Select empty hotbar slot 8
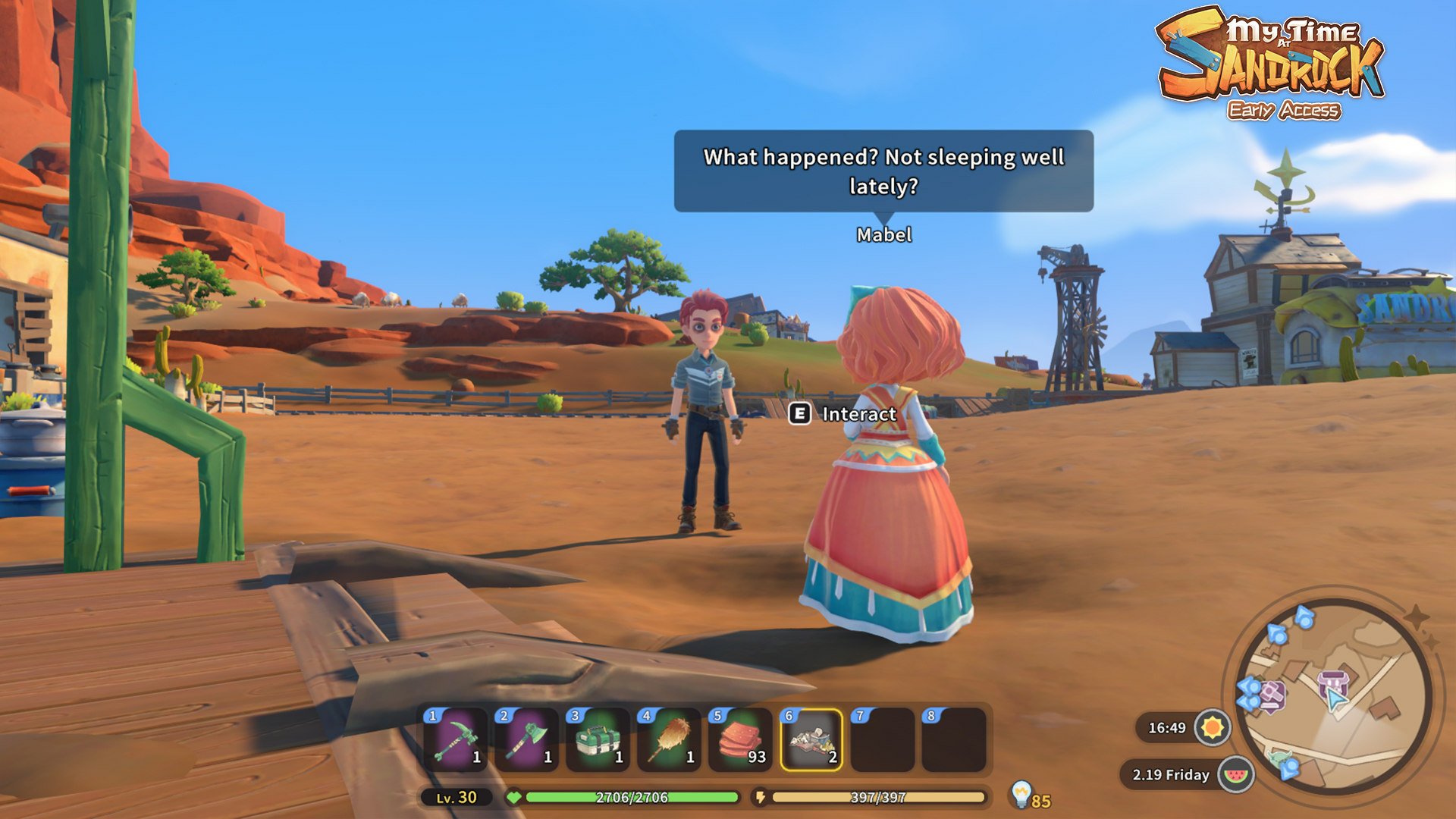 (954, 739)
